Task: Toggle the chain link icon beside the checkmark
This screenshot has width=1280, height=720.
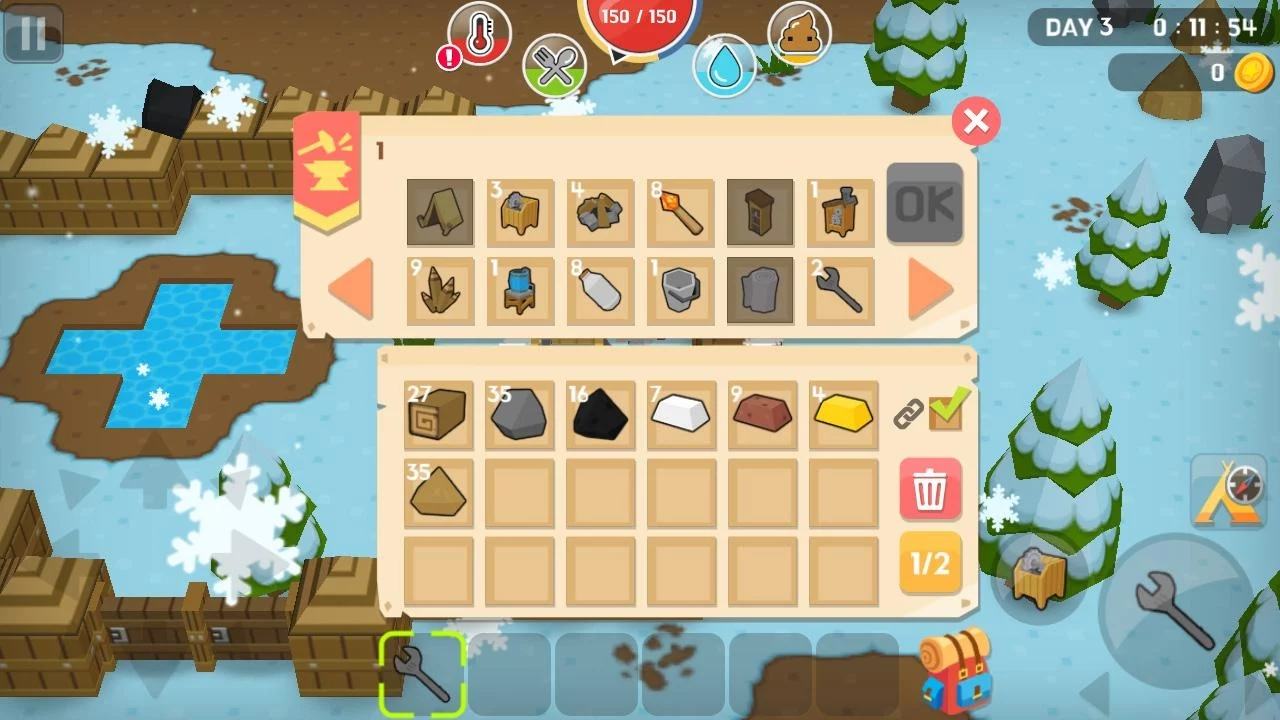Action: (908, 413)
